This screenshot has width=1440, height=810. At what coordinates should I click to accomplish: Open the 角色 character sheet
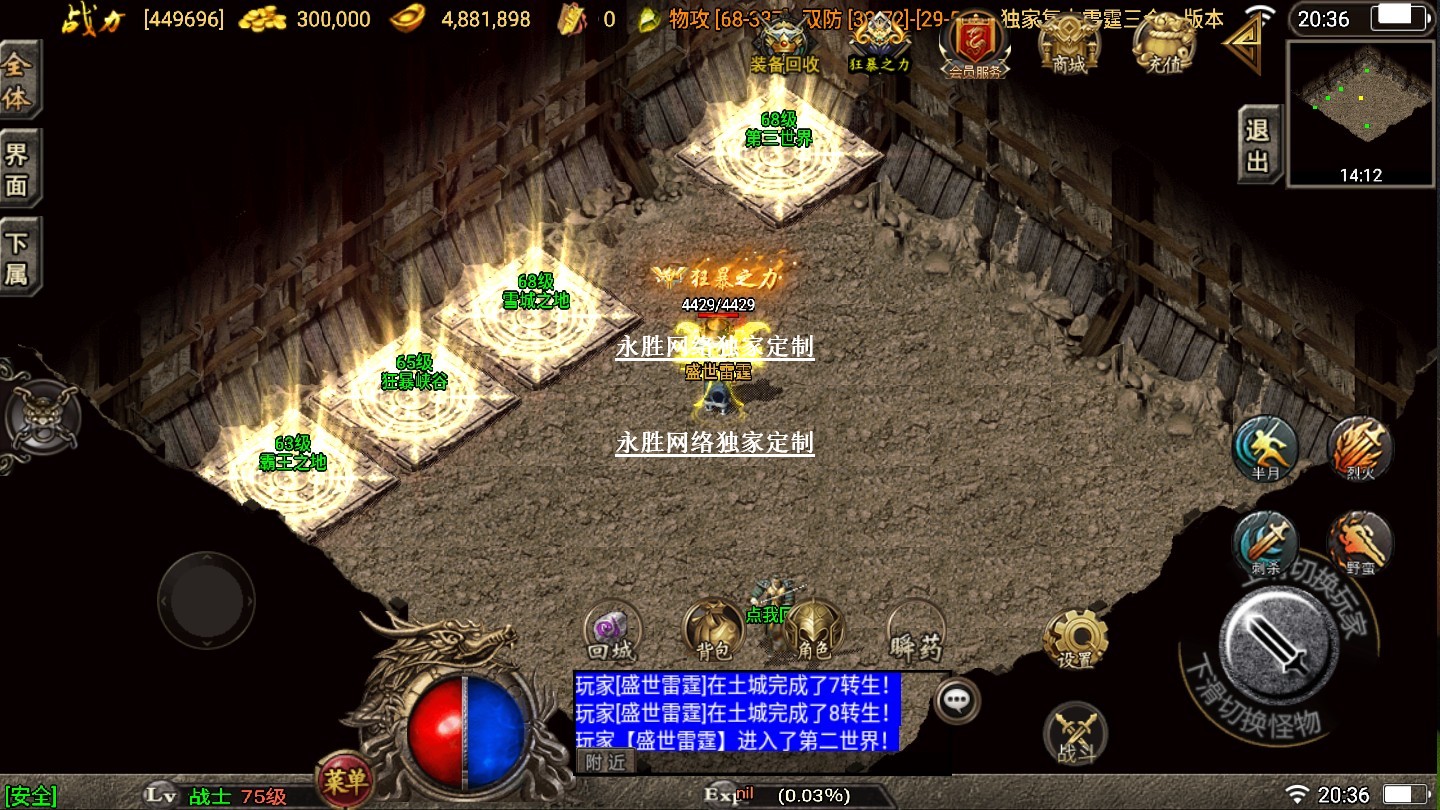pyautogui.click(x=814, y=630)
